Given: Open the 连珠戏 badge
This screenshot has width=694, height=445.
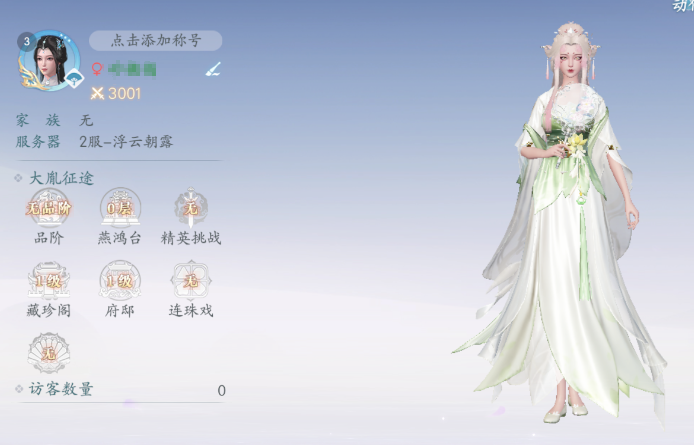Looking at the screenshot, I should [x=190, y=281].
